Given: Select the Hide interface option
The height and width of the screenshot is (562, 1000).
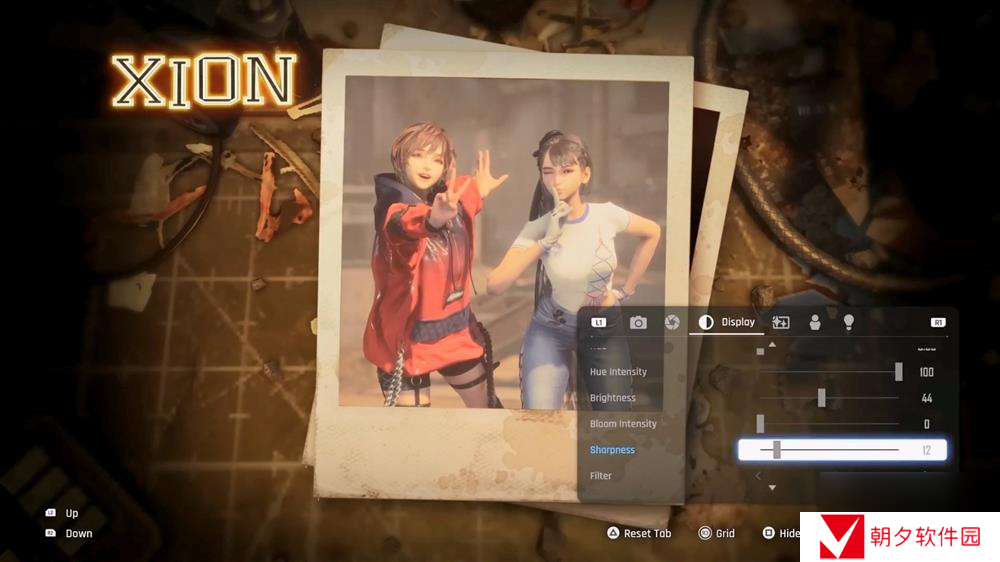Looking at the screenshot, I should point(781,534).
